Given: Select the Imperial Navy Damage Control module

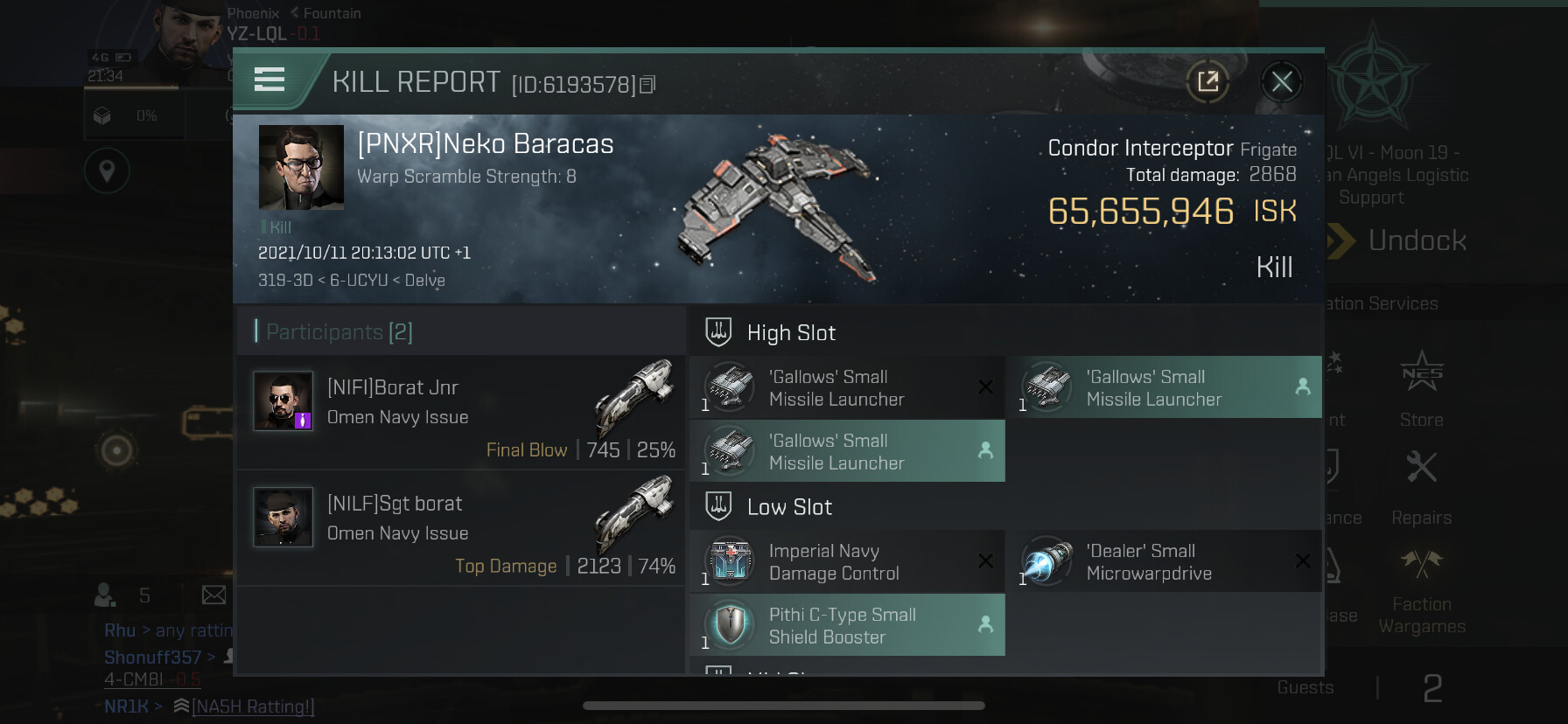Looking at the screenshot, I should tap(847, 562).
